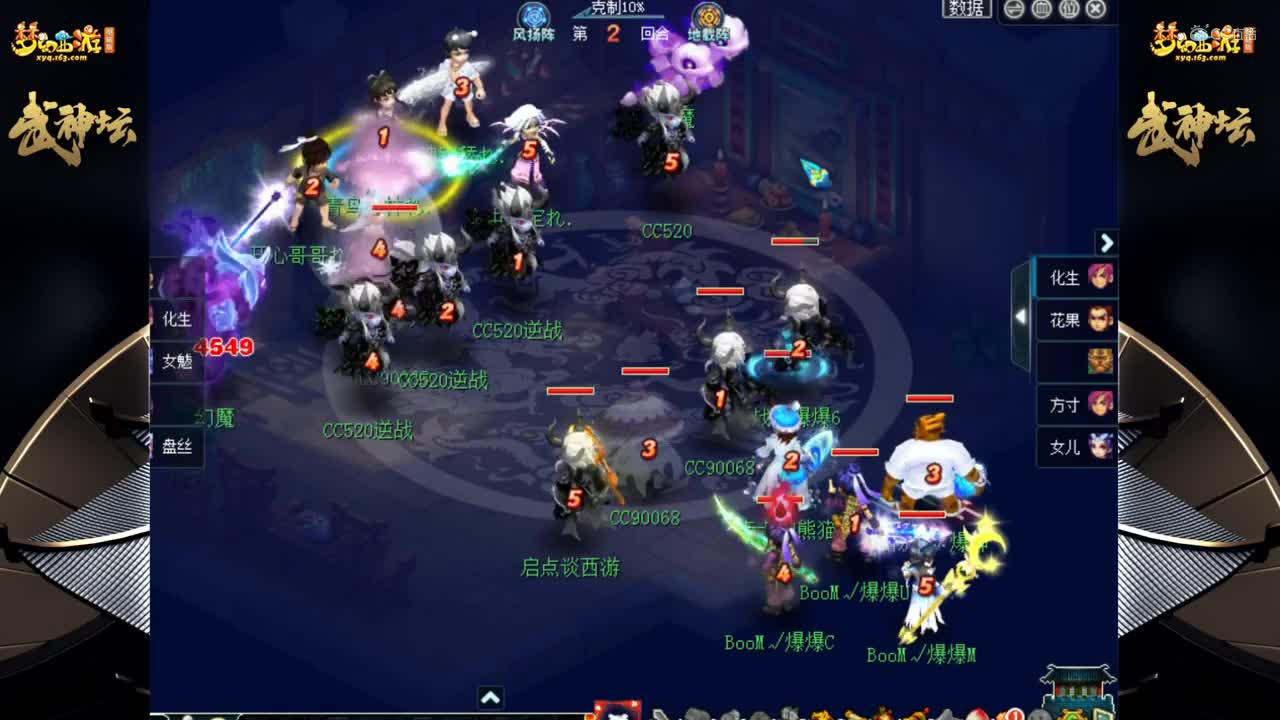This screenshot has height=720, width=1280.
Task: Expand the right sidebar via the chevron arrow
Action: point(1106,243)
